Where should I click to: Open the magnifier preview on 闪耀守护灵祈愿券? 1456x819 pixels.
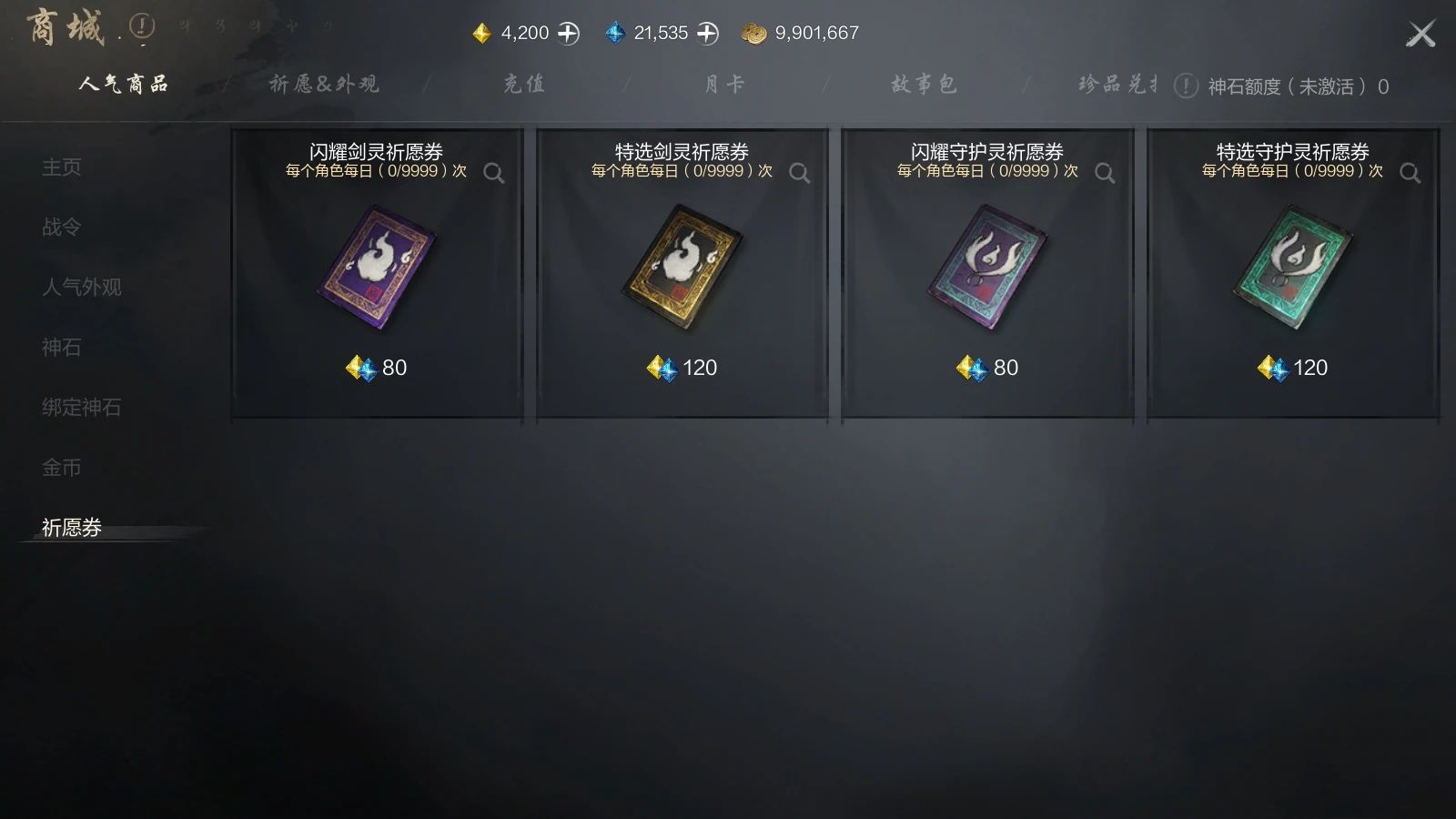click(1105, 171)
